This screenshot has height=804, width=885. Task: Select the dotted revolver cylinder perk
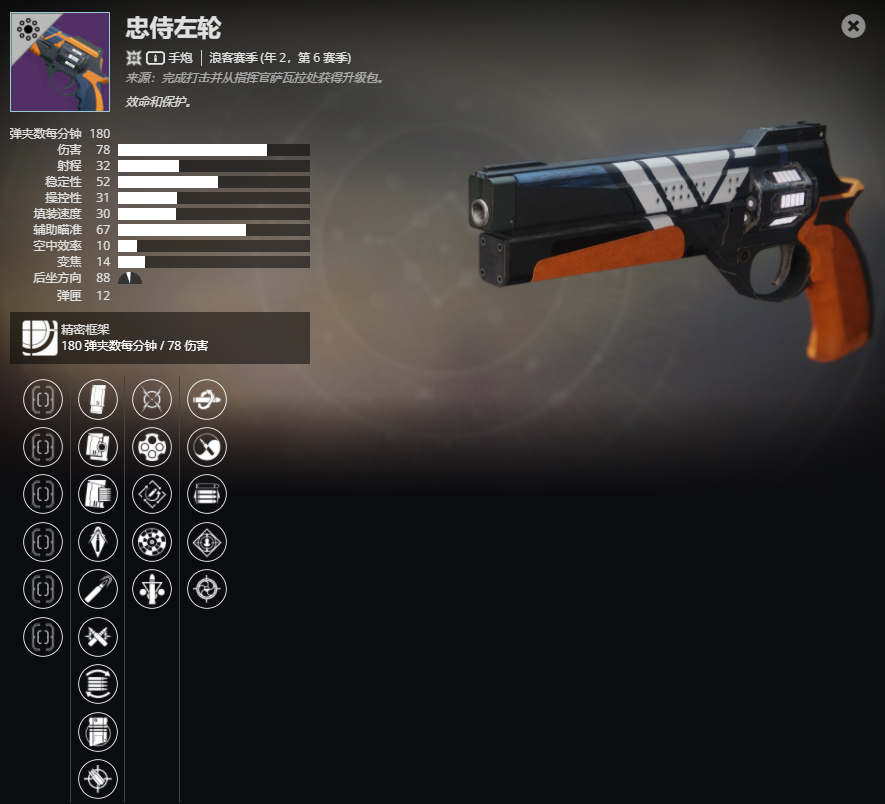pyautogui.click(x=152, y=542)
